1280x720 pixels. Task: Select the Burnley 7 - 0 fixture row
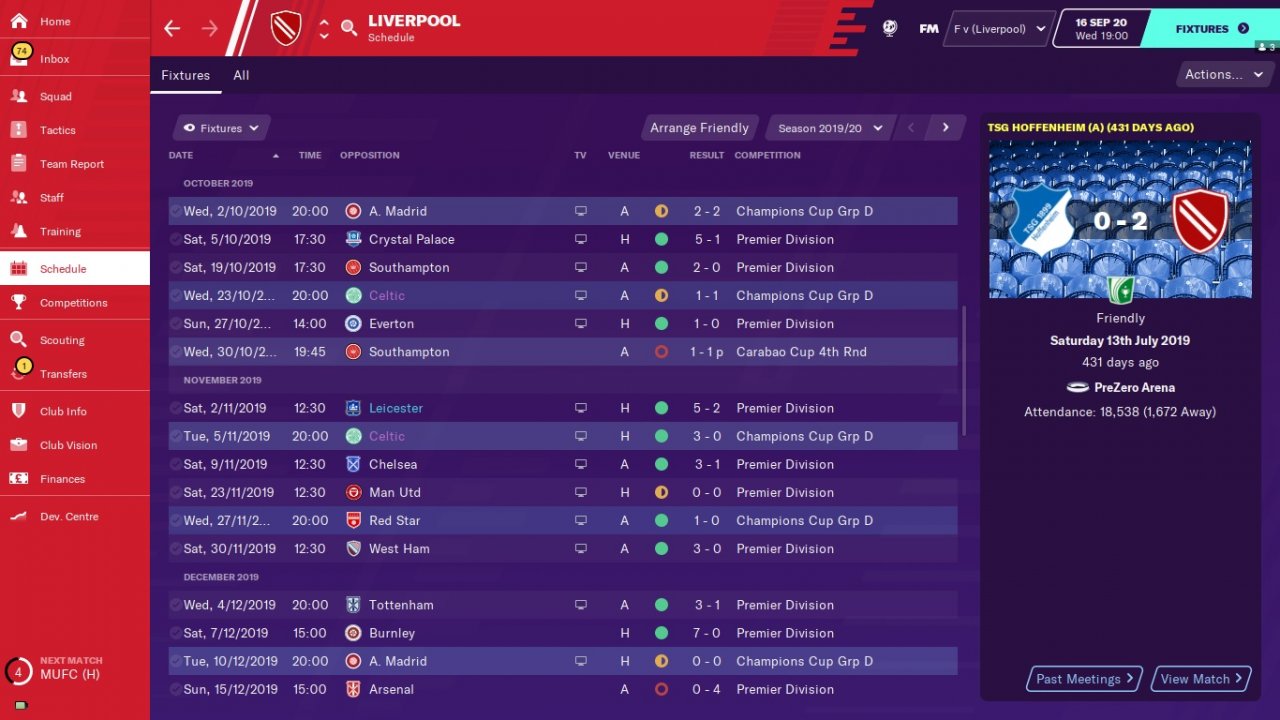coord(562,633)
